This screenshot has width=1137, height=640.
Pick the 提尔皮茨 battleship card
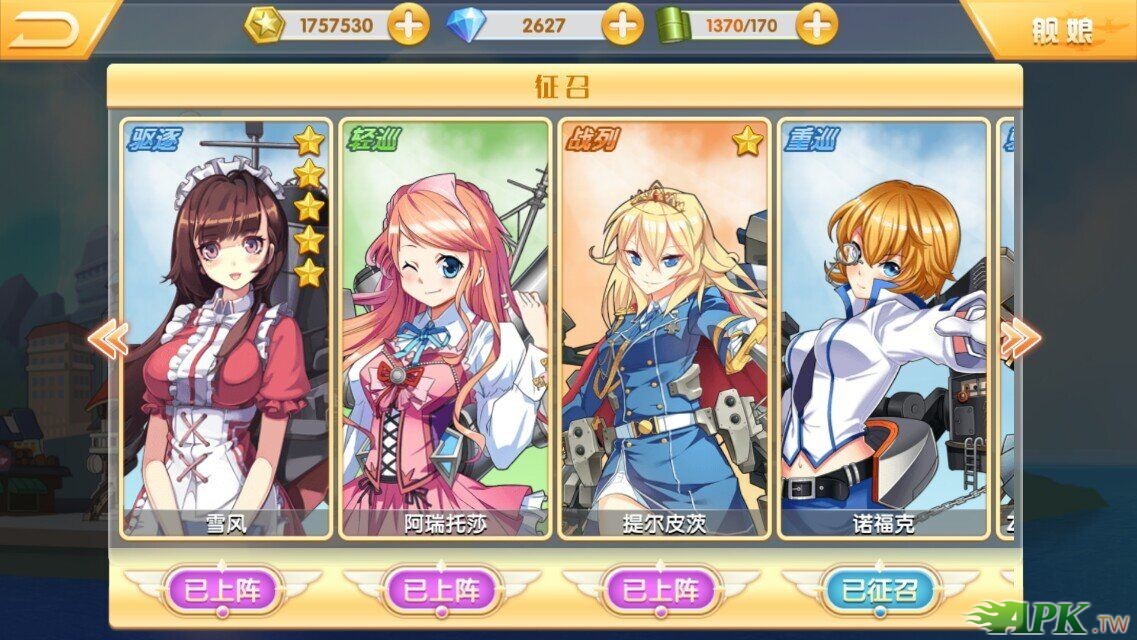tap(664, 330)
